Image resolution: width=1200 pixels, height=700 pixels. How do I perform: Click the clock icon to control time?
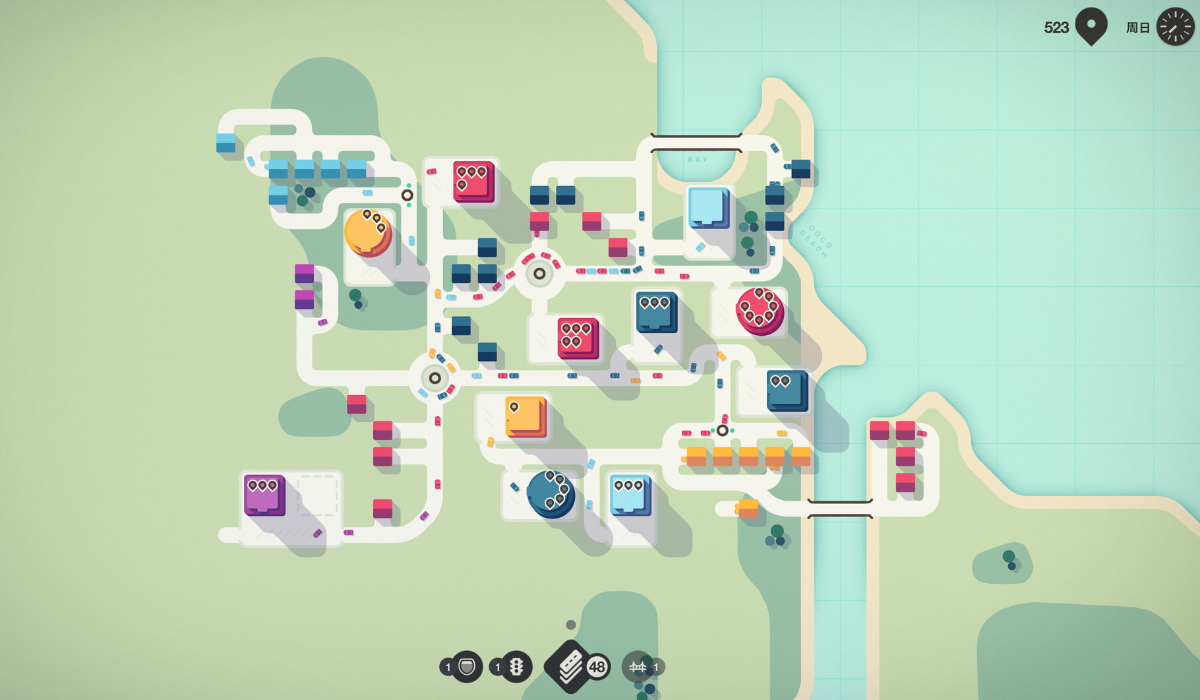pos(1175,27)
